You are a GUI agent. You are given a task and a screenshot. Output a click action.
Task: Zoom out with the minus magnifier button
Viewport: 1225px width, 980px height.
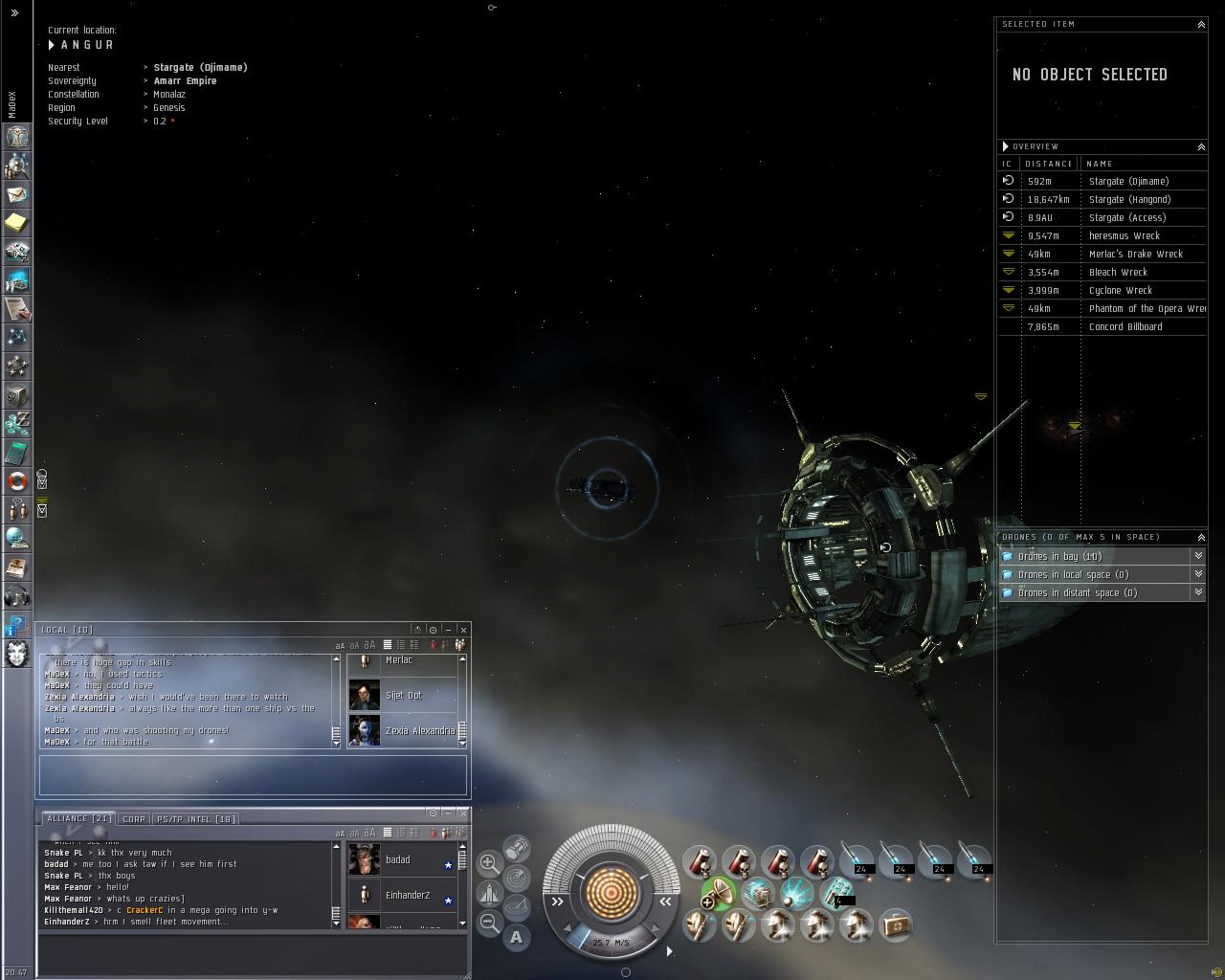(488, 923)
